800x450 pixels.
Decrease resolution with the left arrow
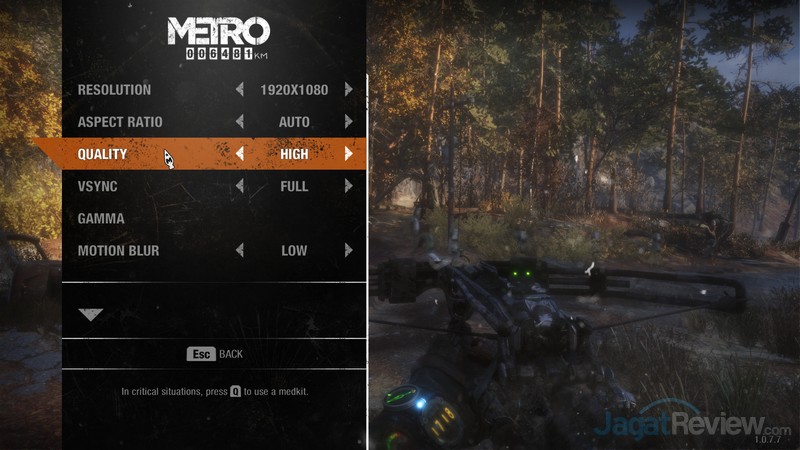(240, 90)
